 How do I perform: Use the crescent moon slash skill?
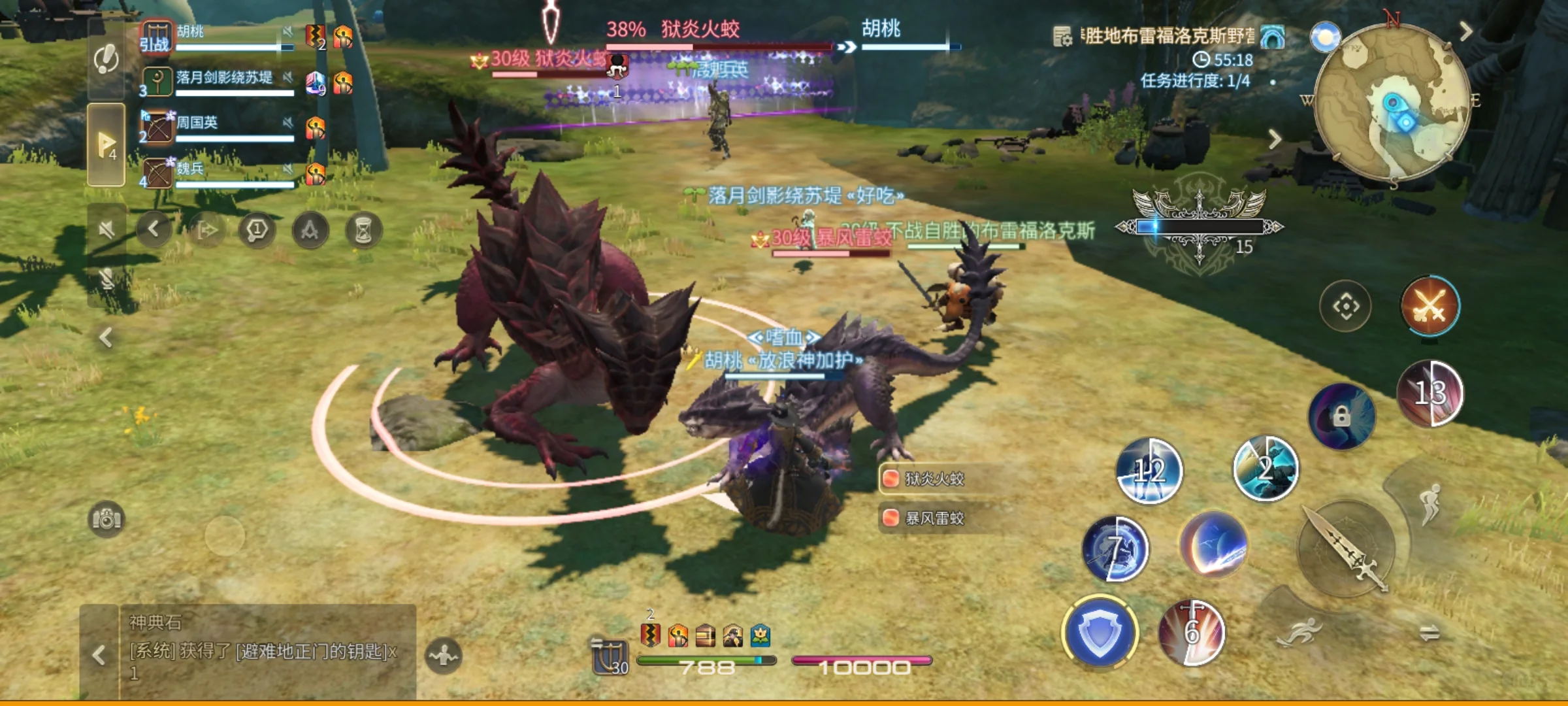pyautogui.click(x=1214, y=545)
